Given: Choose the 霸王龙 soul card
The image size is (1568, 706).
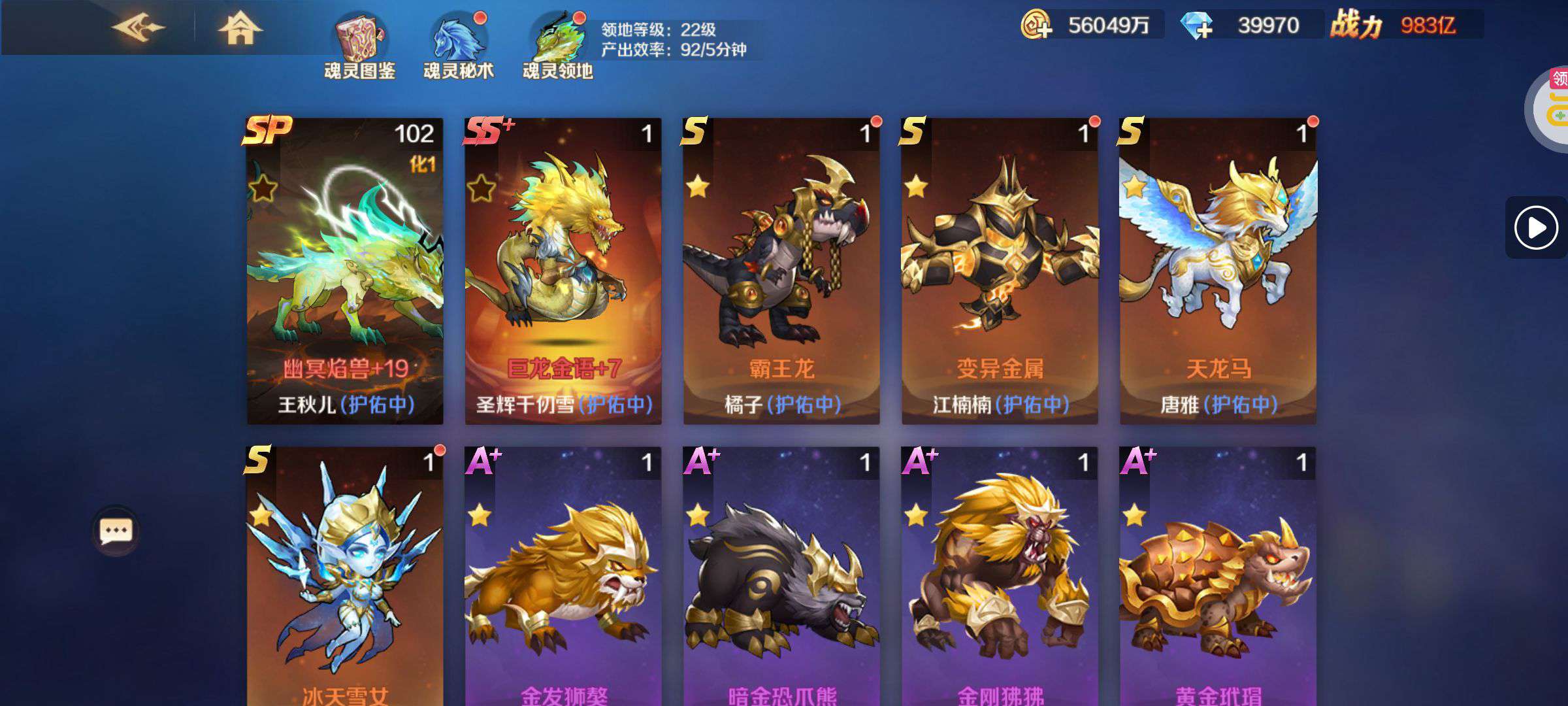Looking at the screenshot, I should tap(781, 271).
